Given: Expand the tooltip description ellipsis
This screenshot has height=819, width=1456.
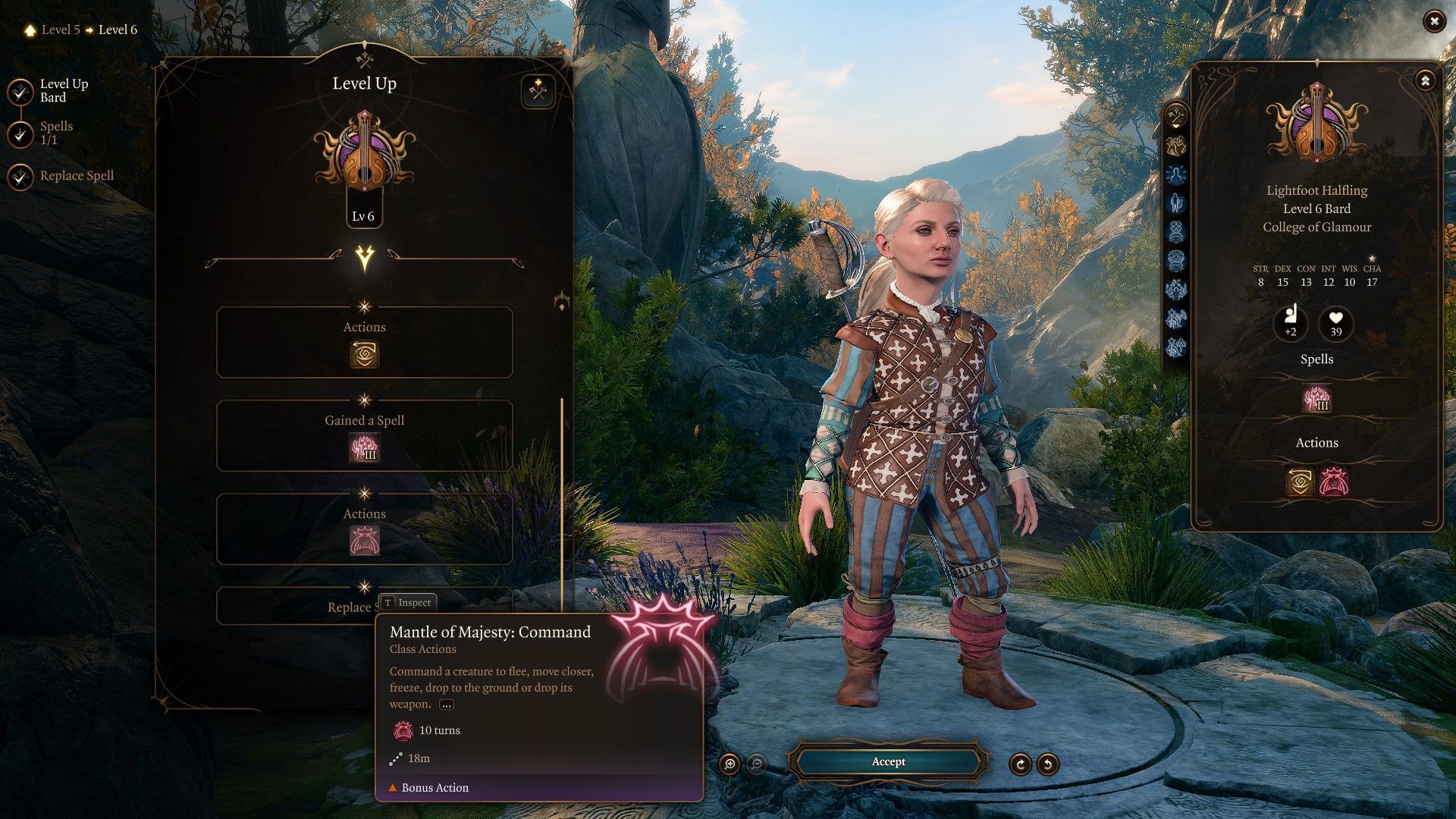Looking at the screenshot, I should click(x=446, y=704).
